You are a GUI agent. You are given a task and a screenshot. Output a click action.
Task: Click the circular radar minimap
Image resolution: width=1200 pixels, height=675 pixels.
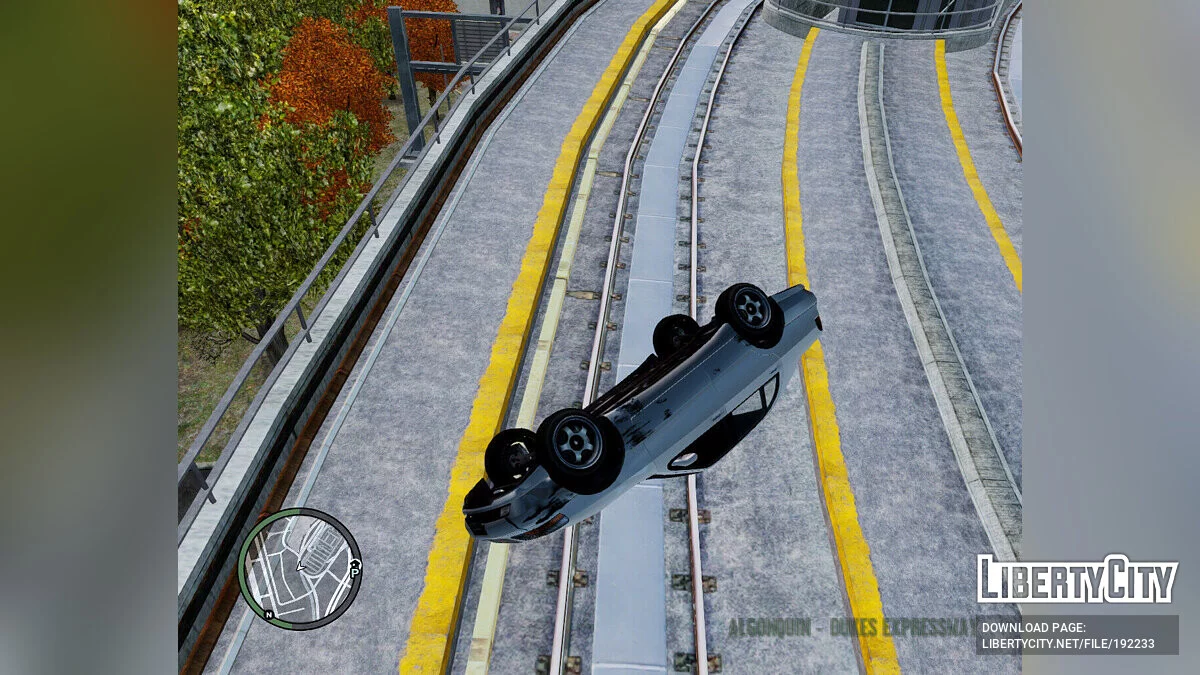pos(299,568)
